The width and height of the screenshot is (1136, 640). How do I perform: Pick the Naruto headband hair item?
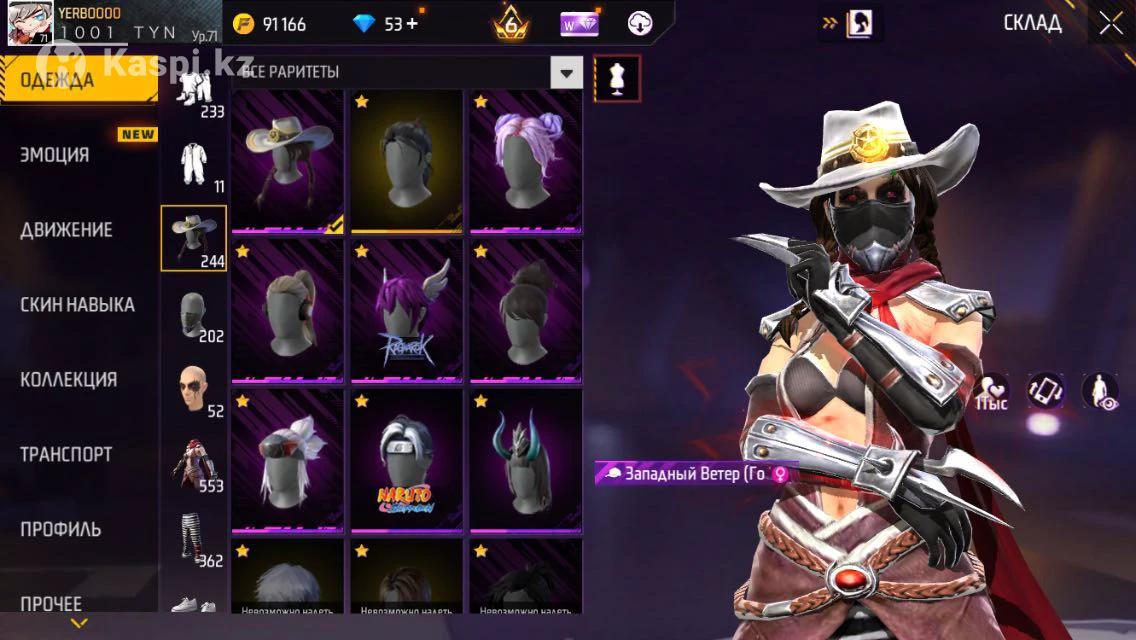406,460
